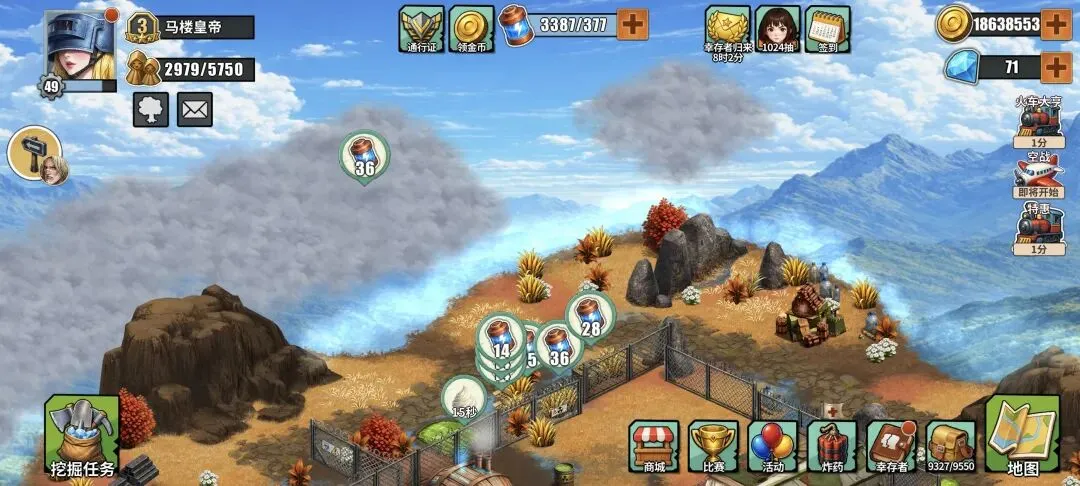
Task: Tap the 领金币 gold coin icon
Action: coord(471,27)
